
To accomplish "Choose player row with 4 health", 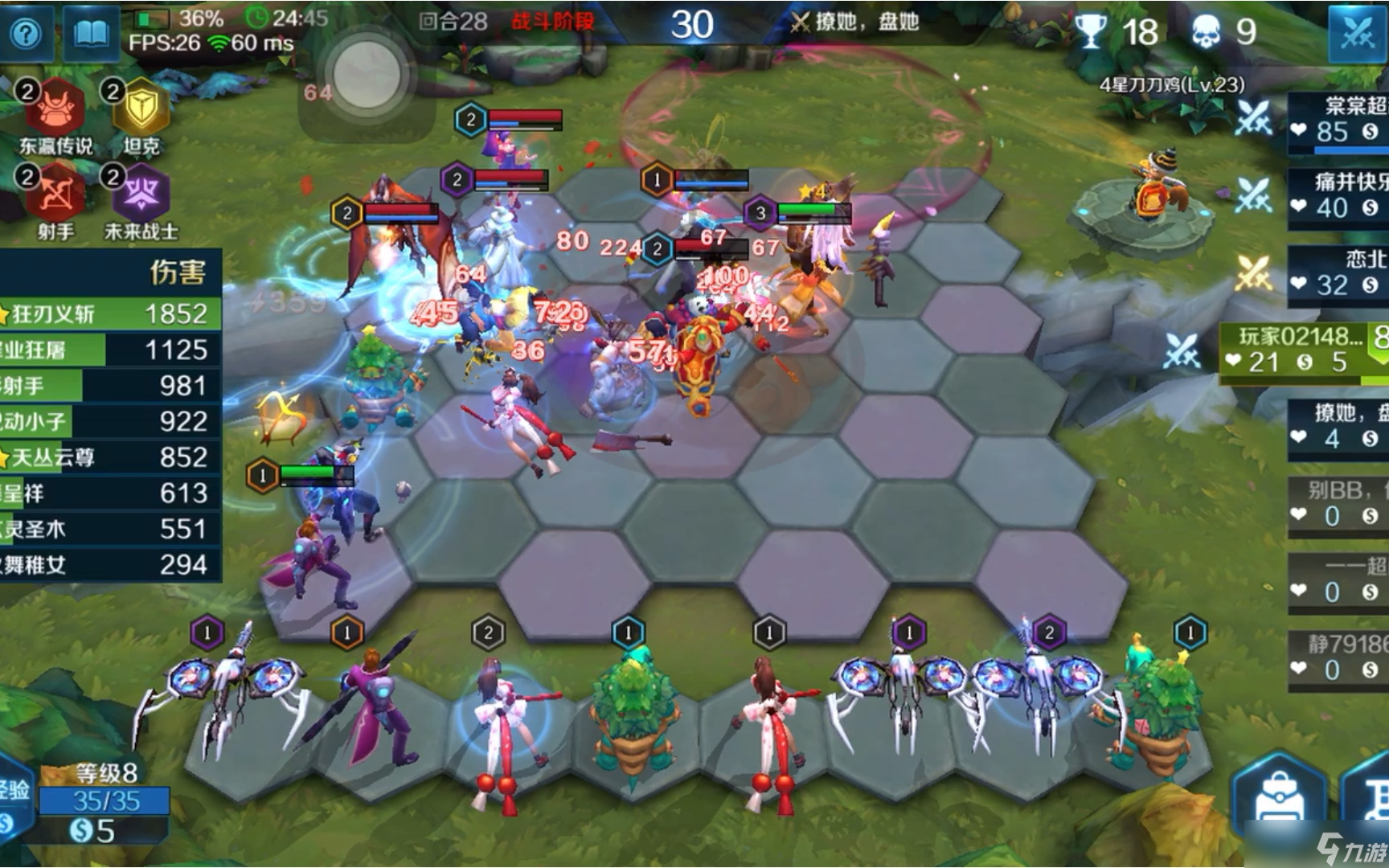I will click(x=1338, y=428).
